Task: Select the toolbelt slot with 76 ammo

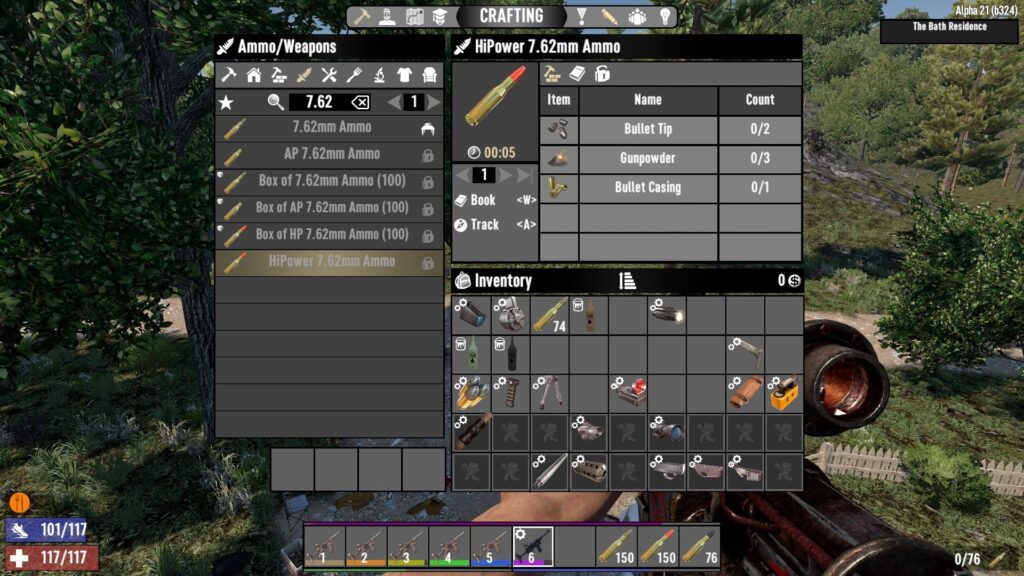Action: point(699,546)
